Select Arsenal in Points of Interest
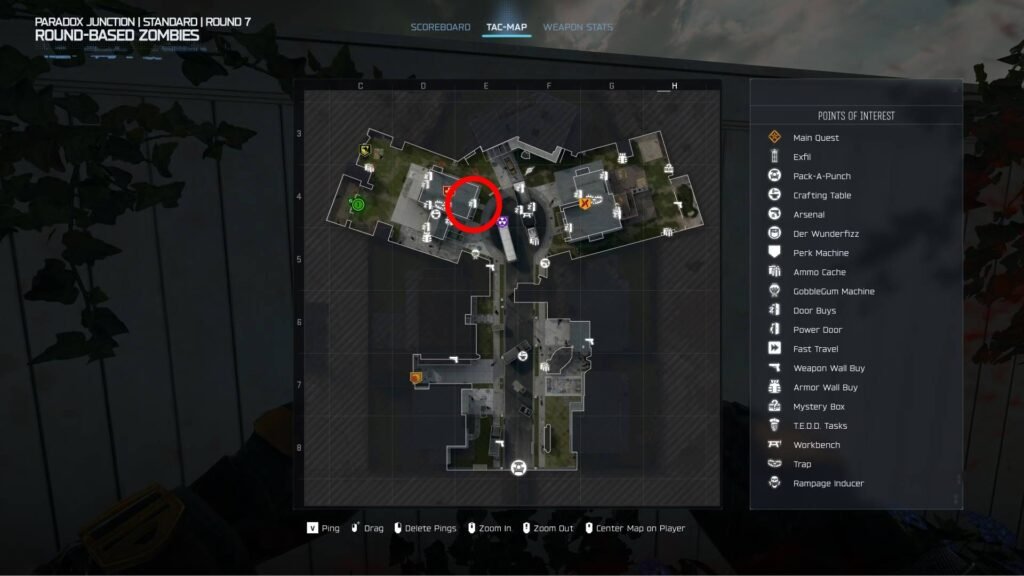 [808, 215]
